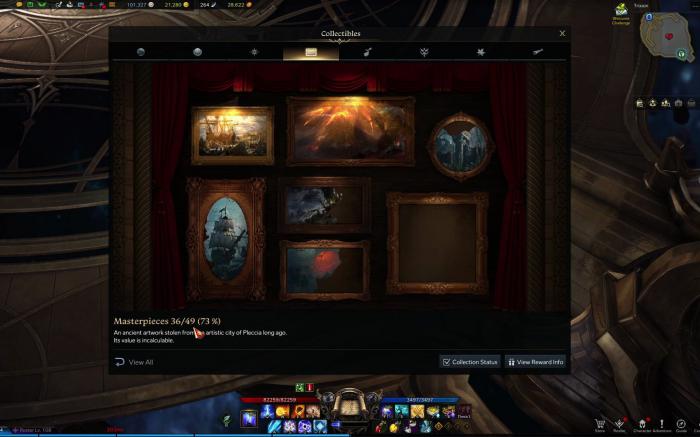Choose the empty ornate frame
The height and width of the screenshot is (437, 700).
437,243
